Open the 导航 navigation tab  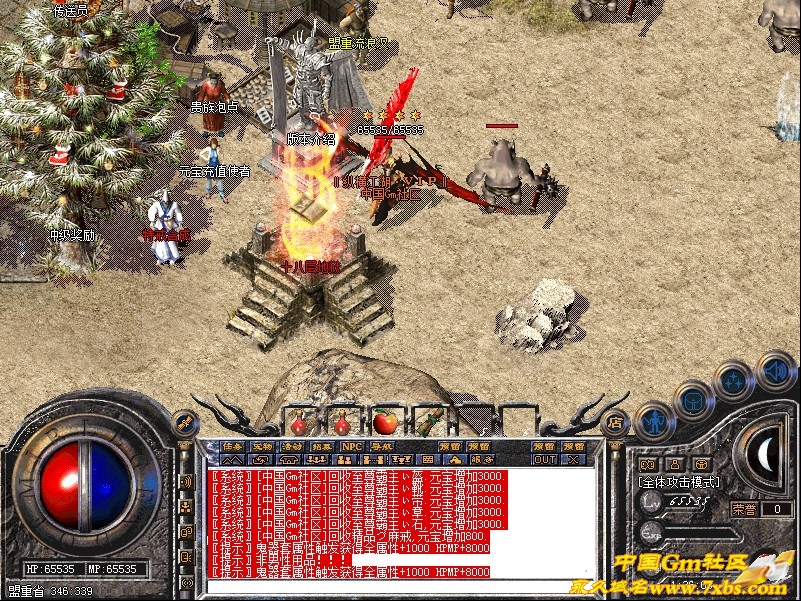(382, 446)
